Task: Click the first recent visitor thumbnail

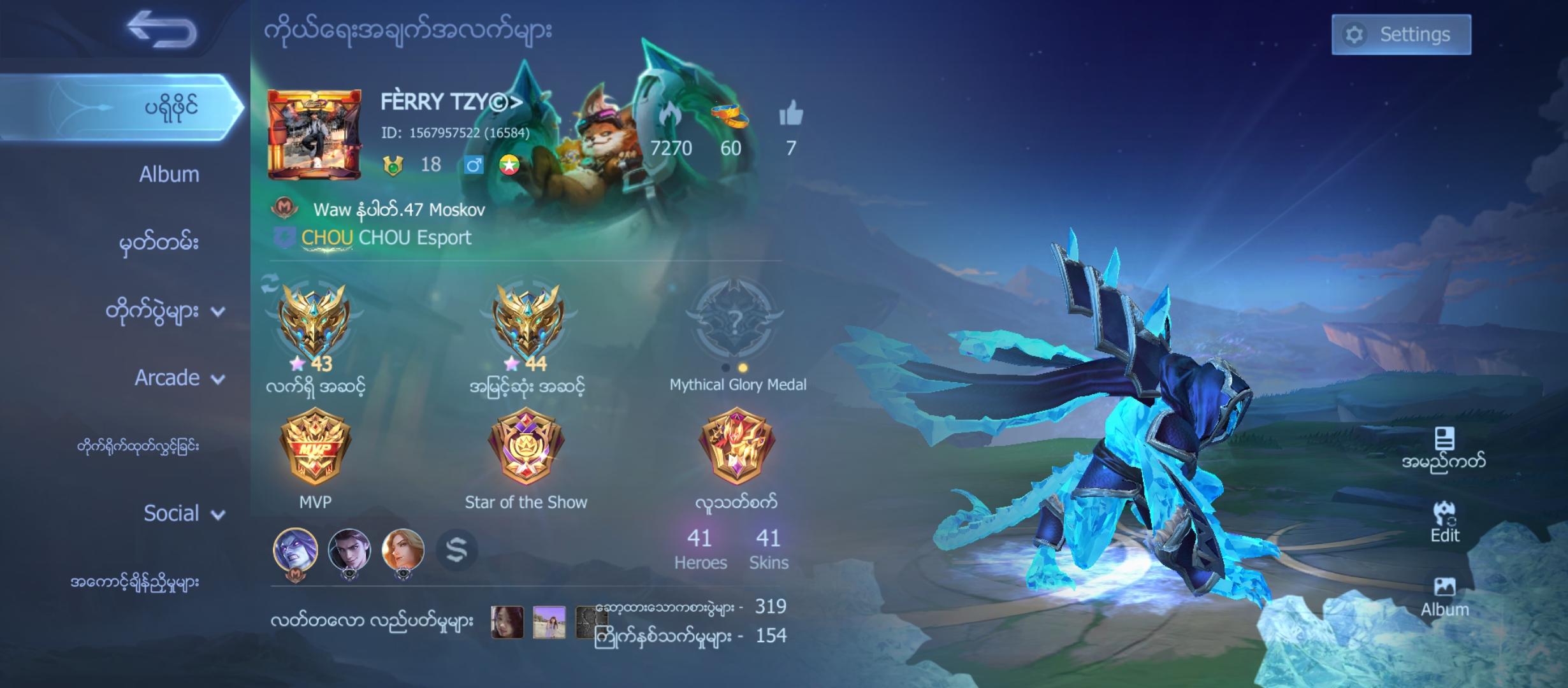Action: coord(507,624)
